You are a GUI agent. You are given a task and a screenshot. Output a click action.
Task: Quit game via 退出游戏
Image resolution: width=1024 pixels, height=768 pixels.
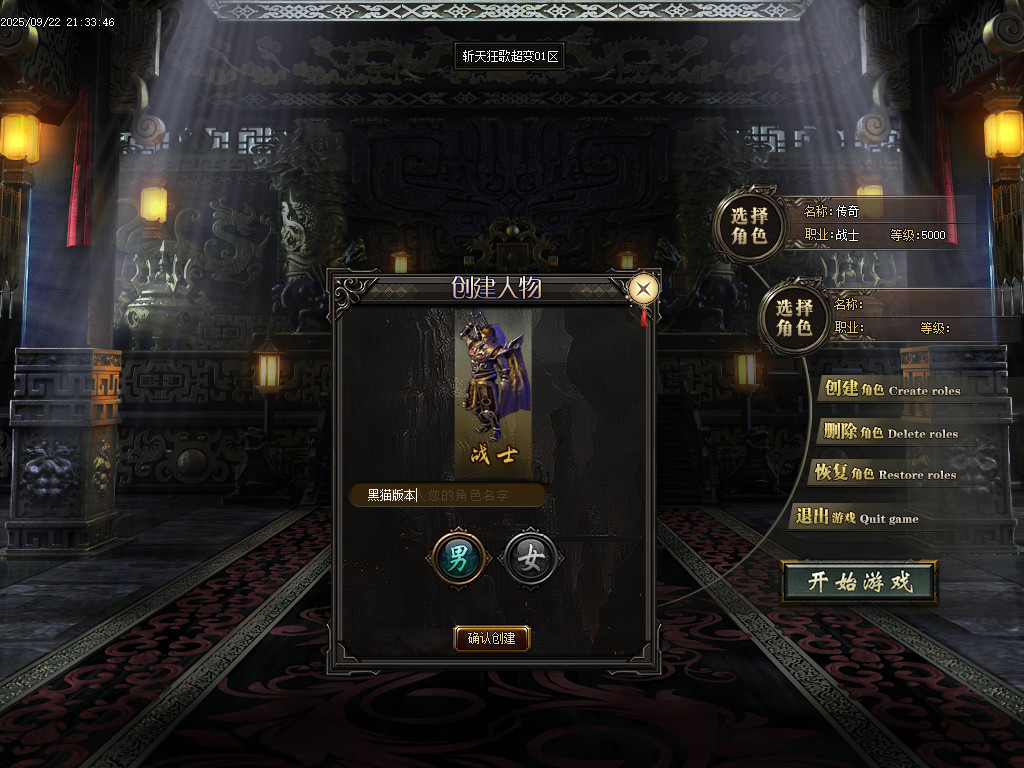pos(856,517)
